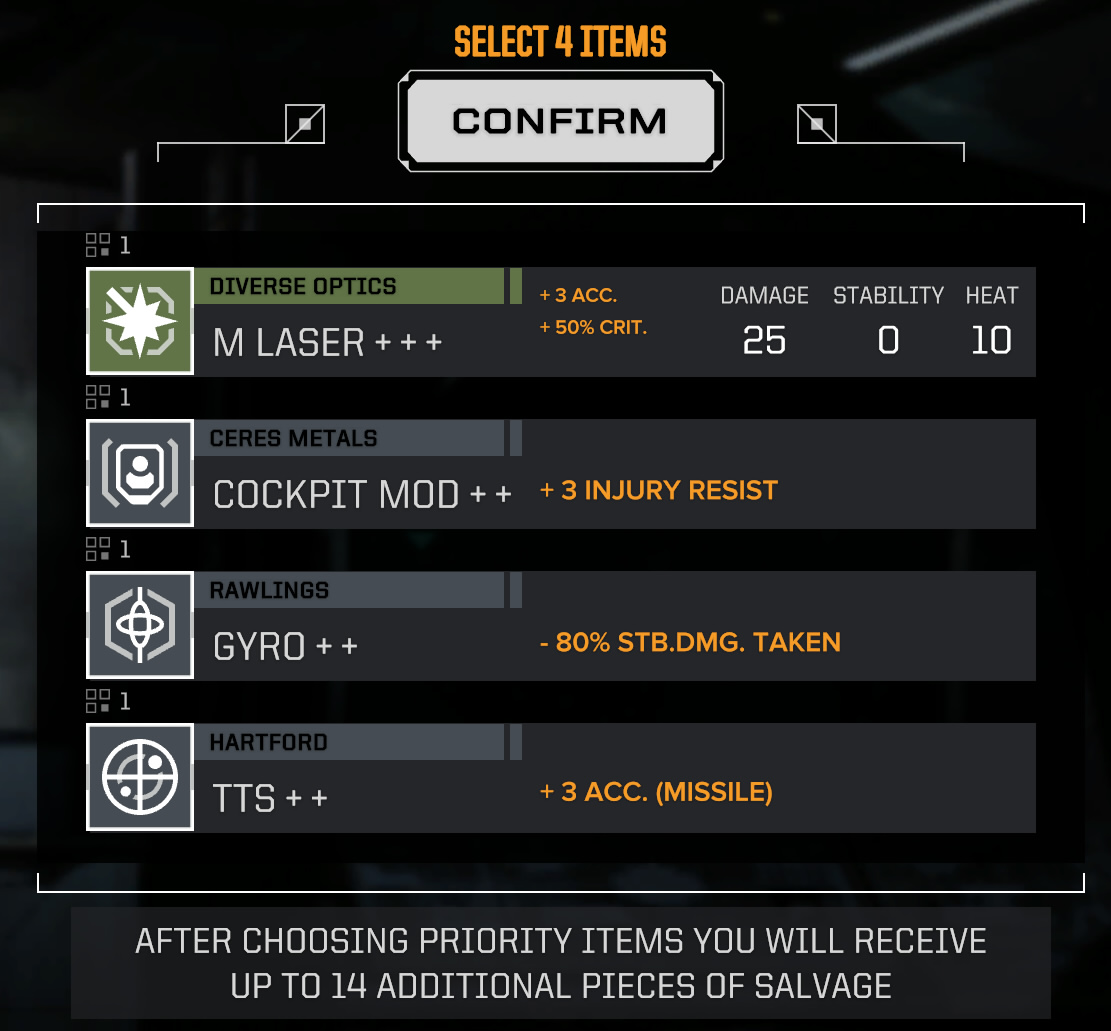Screen dimensions: 1111x1031
Task: Click the Cockpit Mod pilot icon
Action: click(x=140, y=474)
